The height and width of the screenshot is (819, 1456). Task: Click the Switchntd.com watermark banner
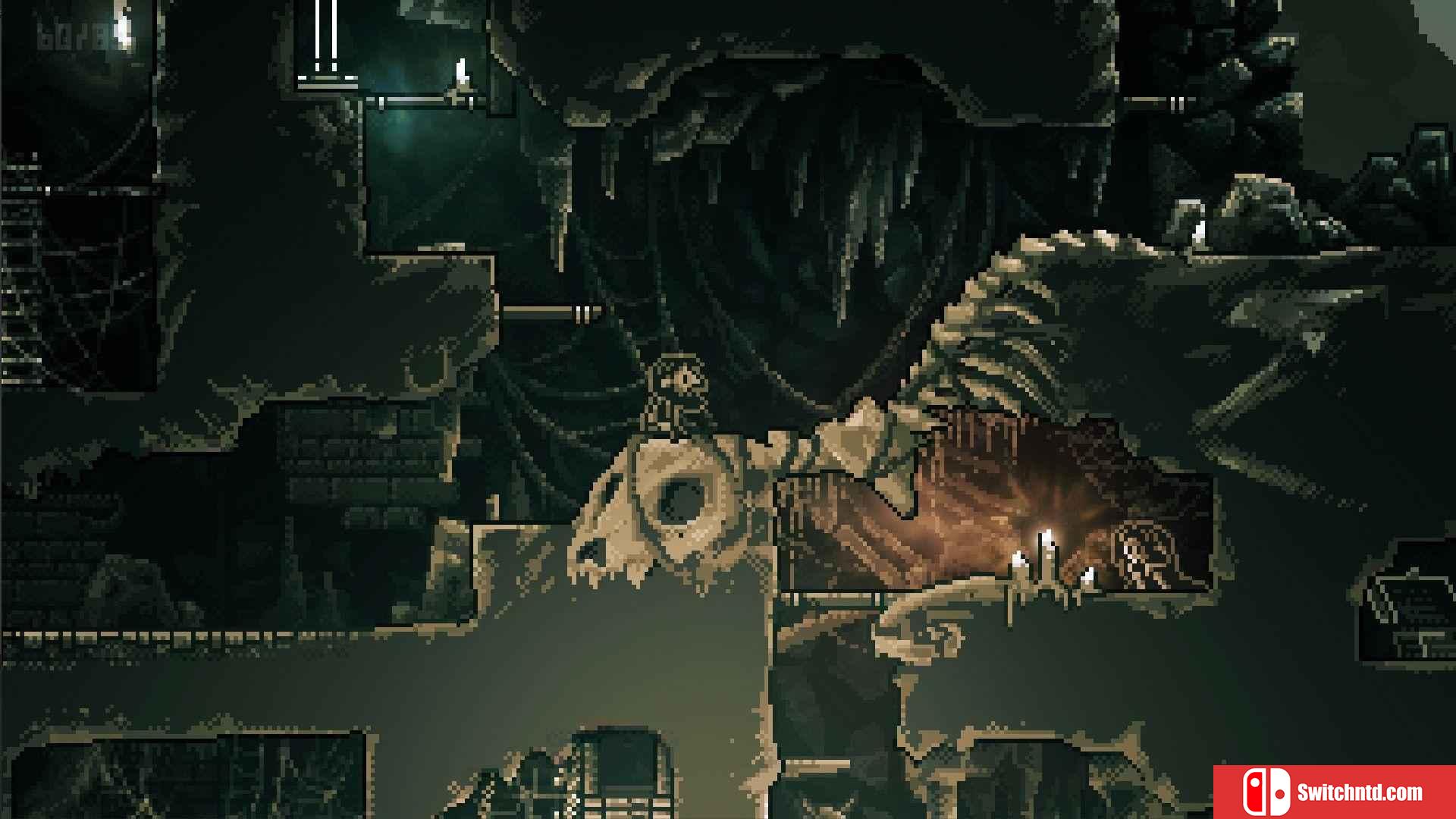[x=1334, y=792]
